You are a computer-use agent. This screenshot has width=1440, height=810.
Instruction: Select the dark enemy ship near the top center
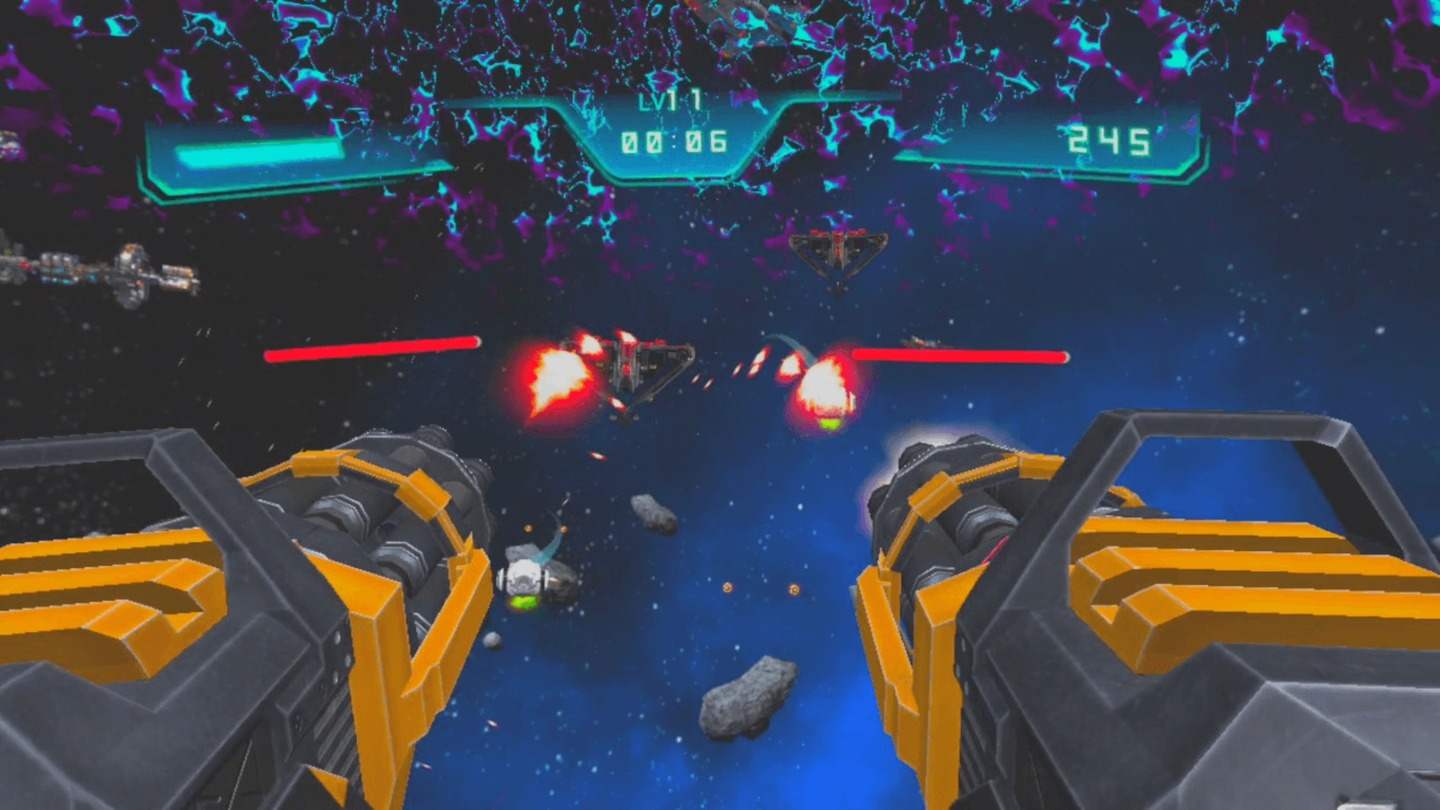[x=840, y=250]
